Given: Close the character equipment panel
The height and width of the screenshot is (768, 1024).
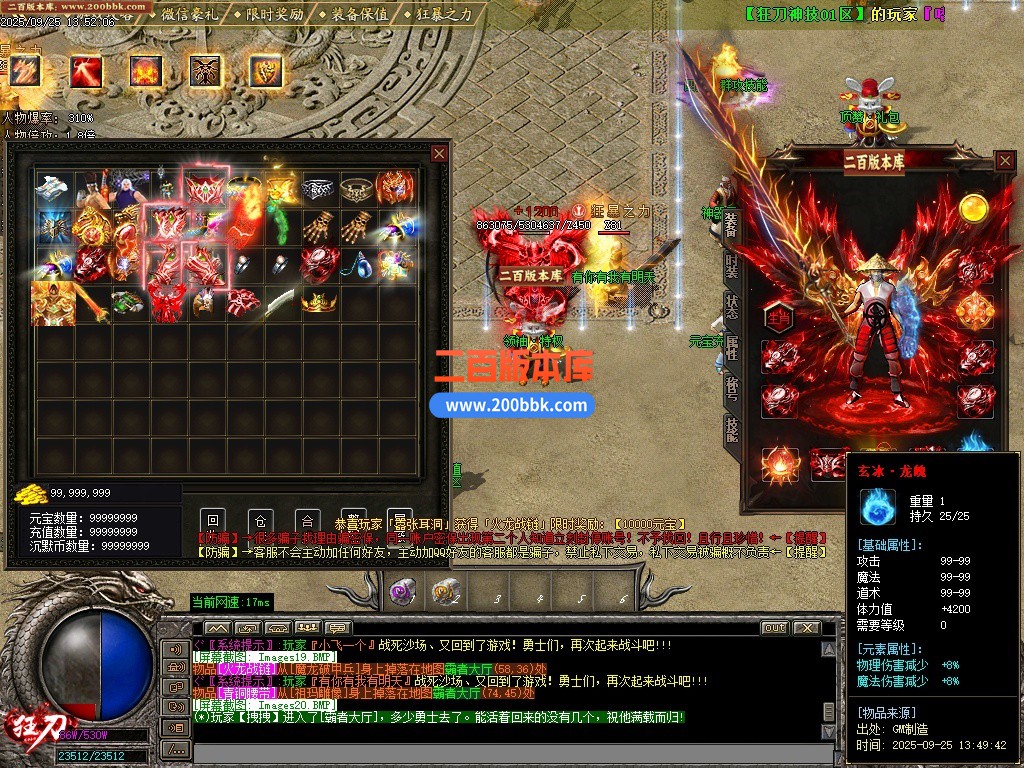Looking at the screenshot, I should click(x=1005, y=161).
